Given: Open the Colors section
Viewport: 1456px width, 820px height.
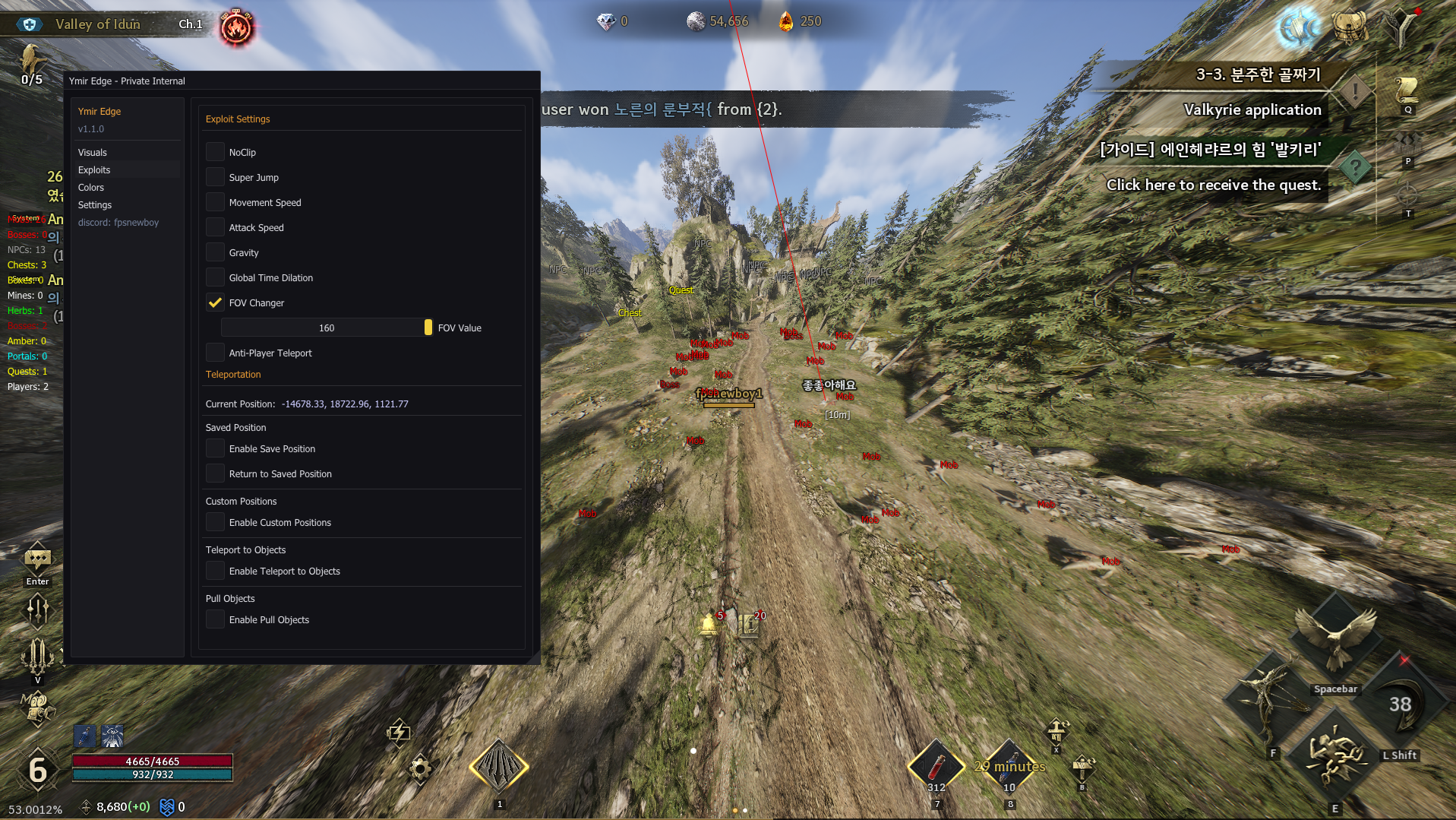Looking at the screenshot, I should (x=91, y=188).
